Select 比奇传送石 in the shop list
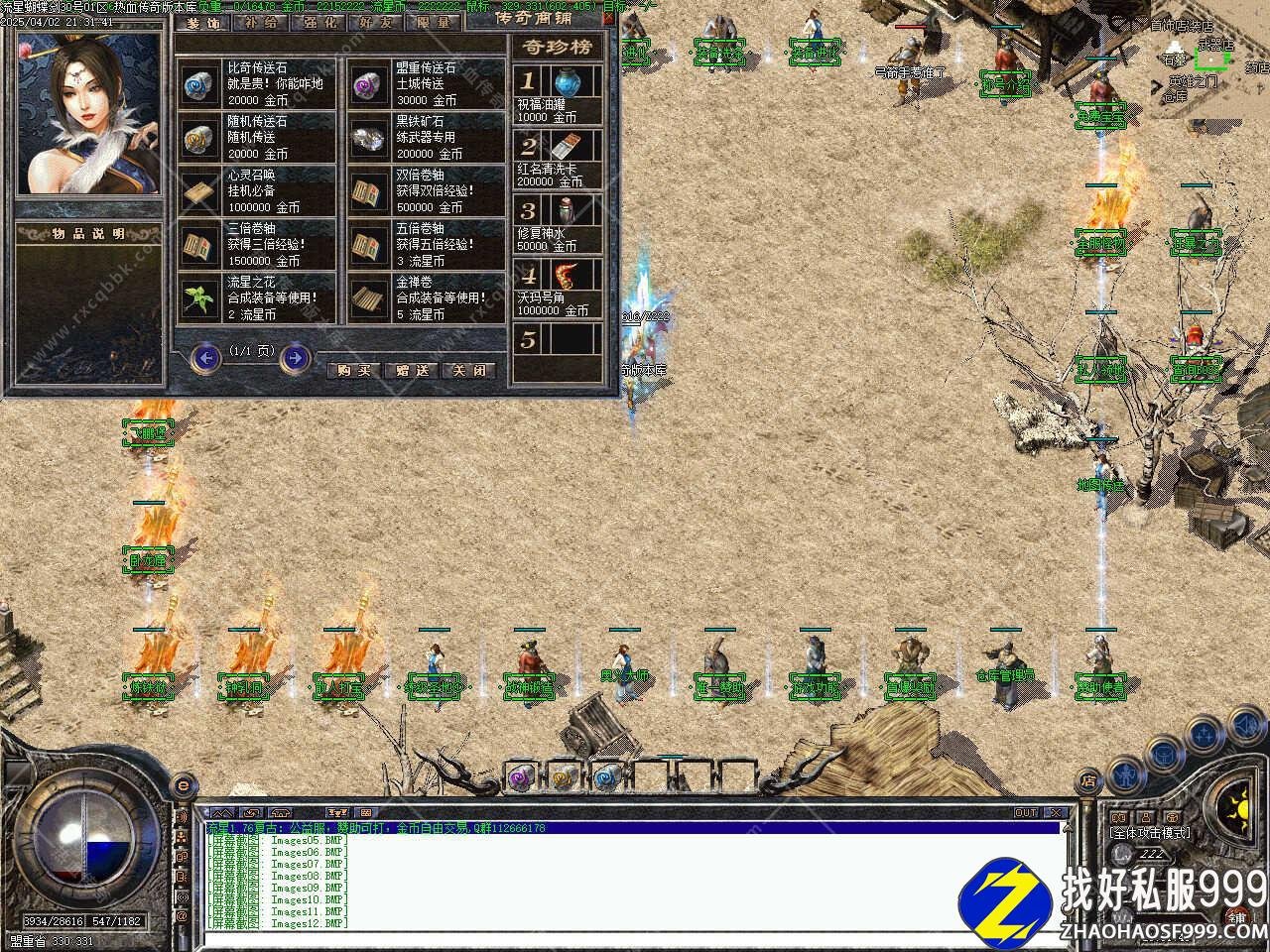The height and width of the screenshot is (952, 1270). click(x=259, y=84)
